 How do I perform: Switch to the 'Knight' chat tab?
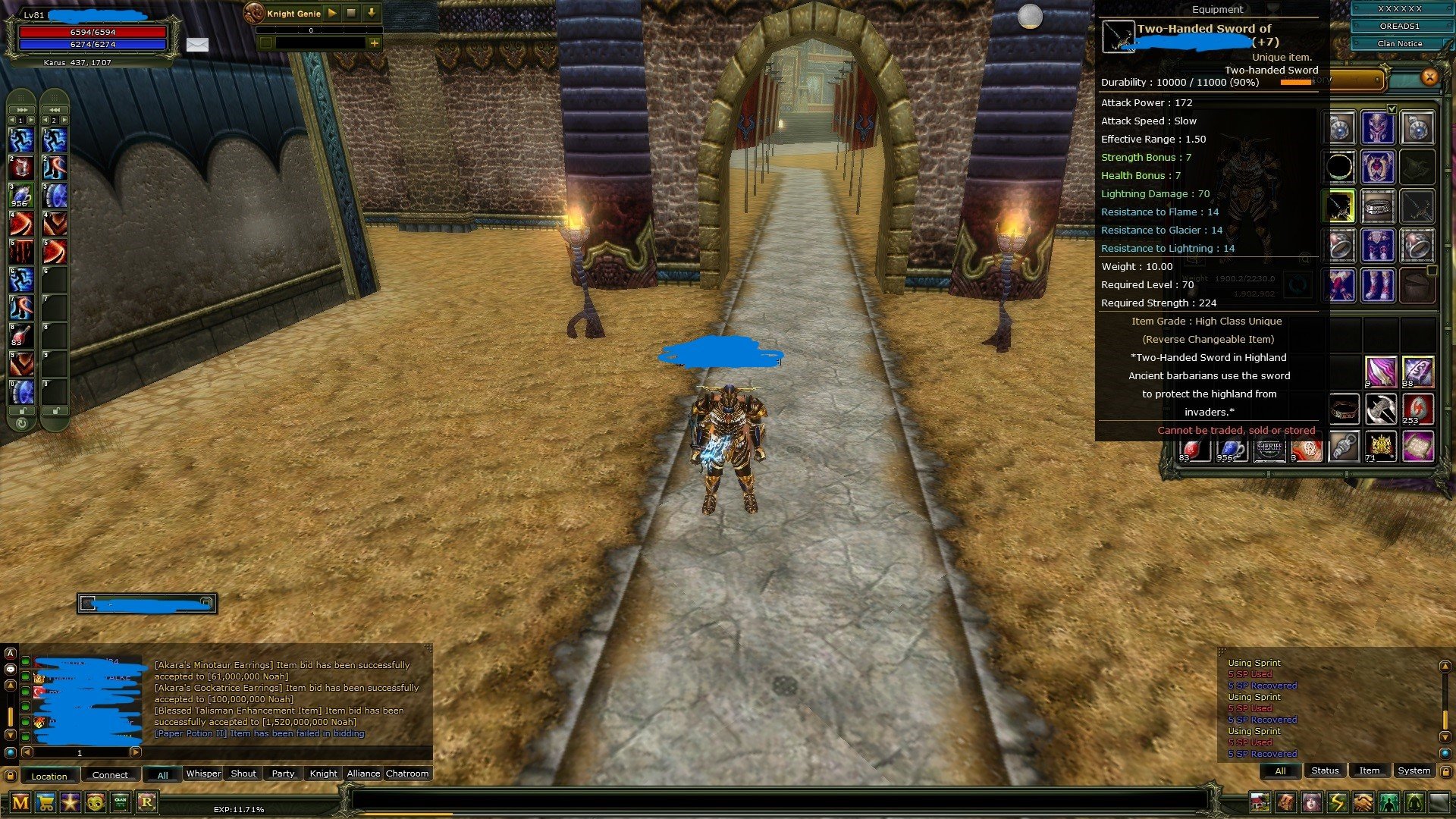pos(322,773)
